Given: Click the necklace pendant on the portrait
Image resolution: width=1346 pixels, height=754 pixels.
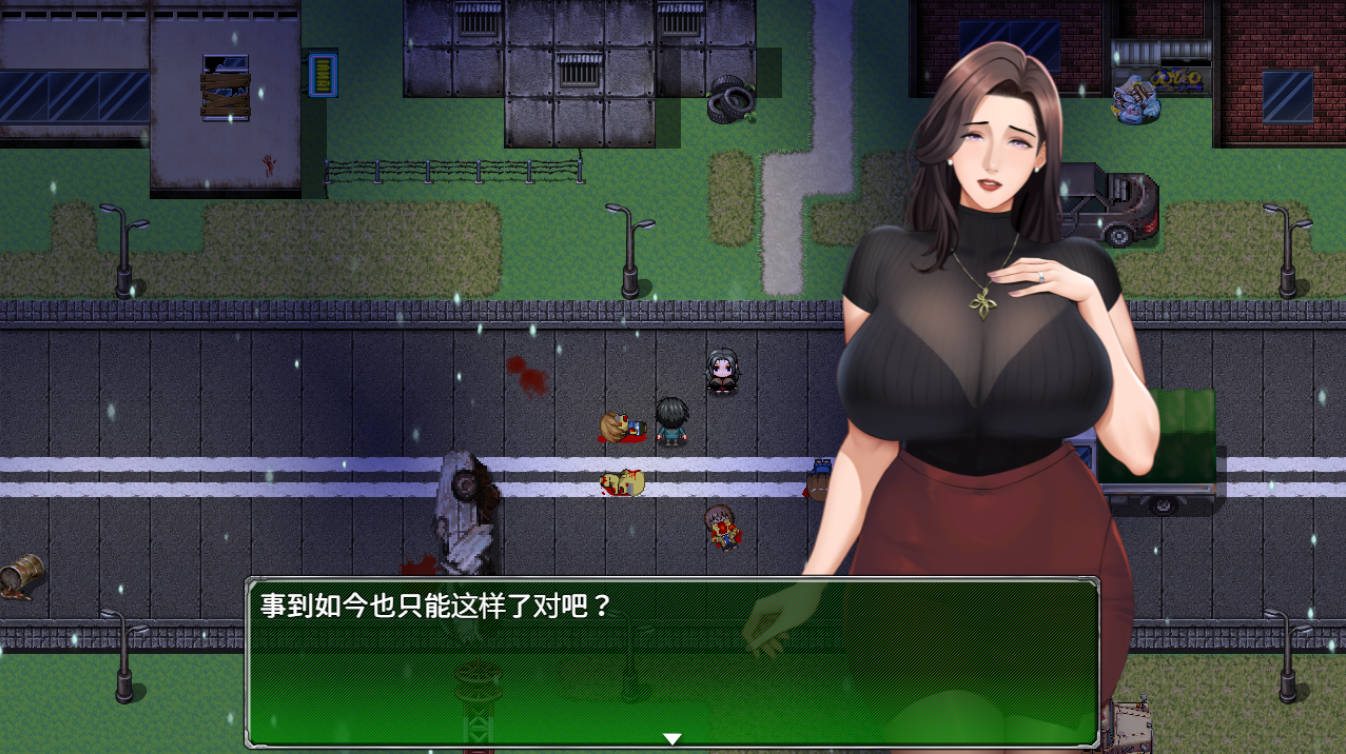Looking at the screenshot, I should 981,303.
